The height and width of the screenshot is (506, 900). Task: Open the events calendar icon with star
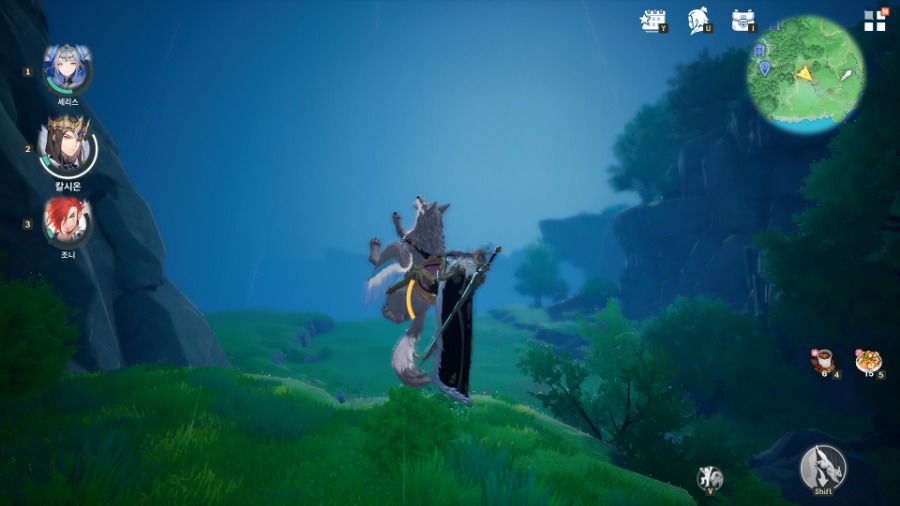(653, 20)
